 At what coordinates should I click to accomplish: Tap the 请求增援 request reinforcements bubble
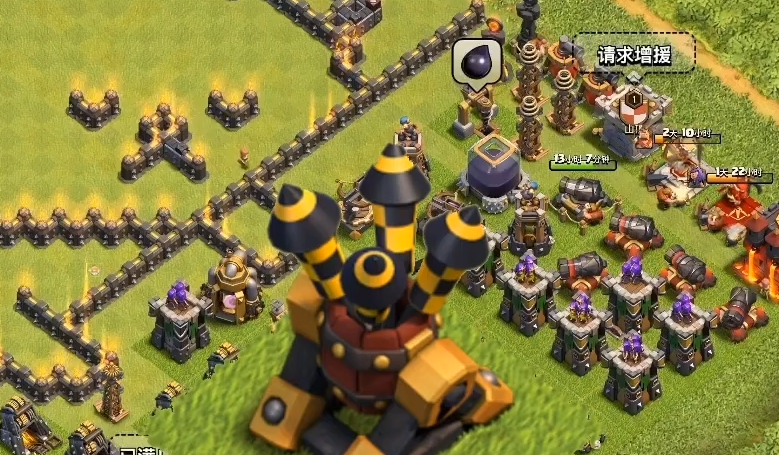pyautogui.click(x=632, y=54)
